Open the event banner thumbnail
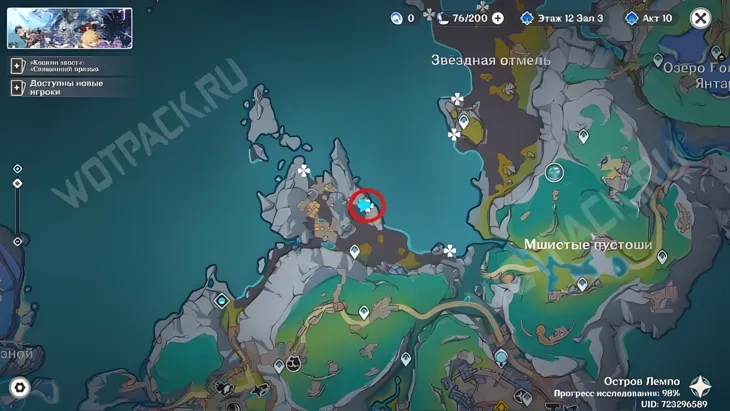 [69, 29]
